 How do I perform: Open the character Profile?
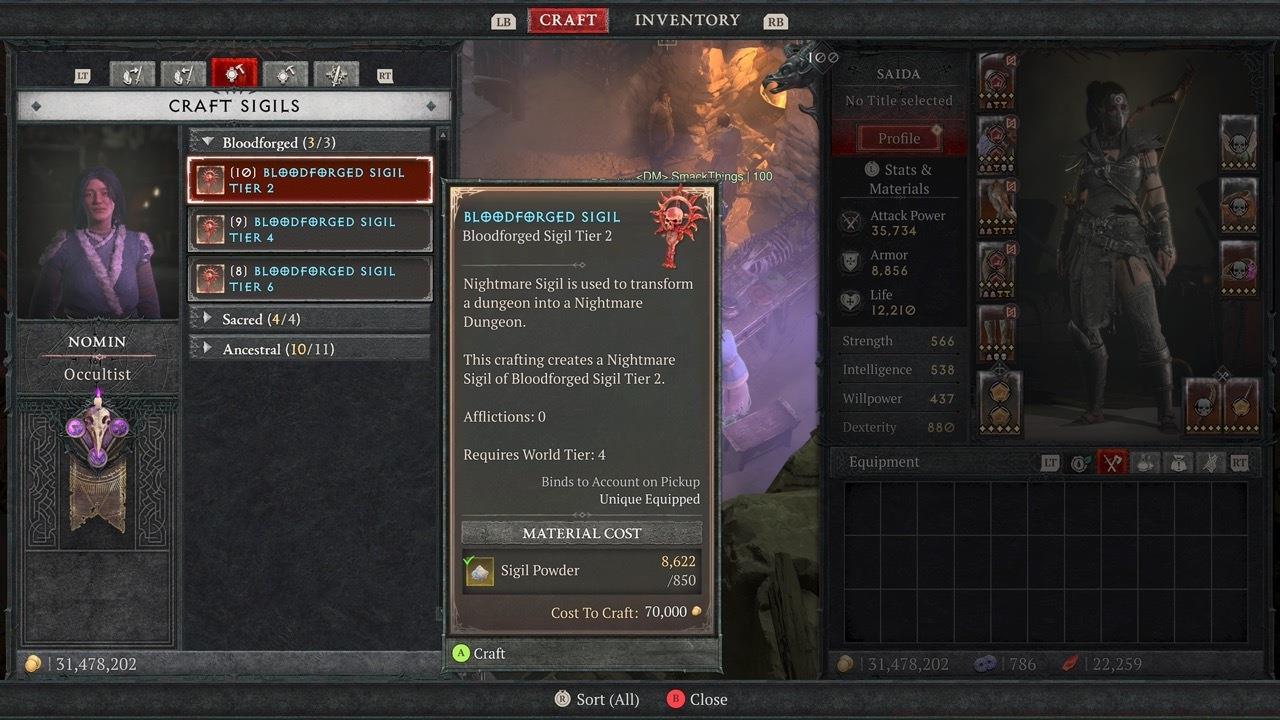[x=899, y=139]
